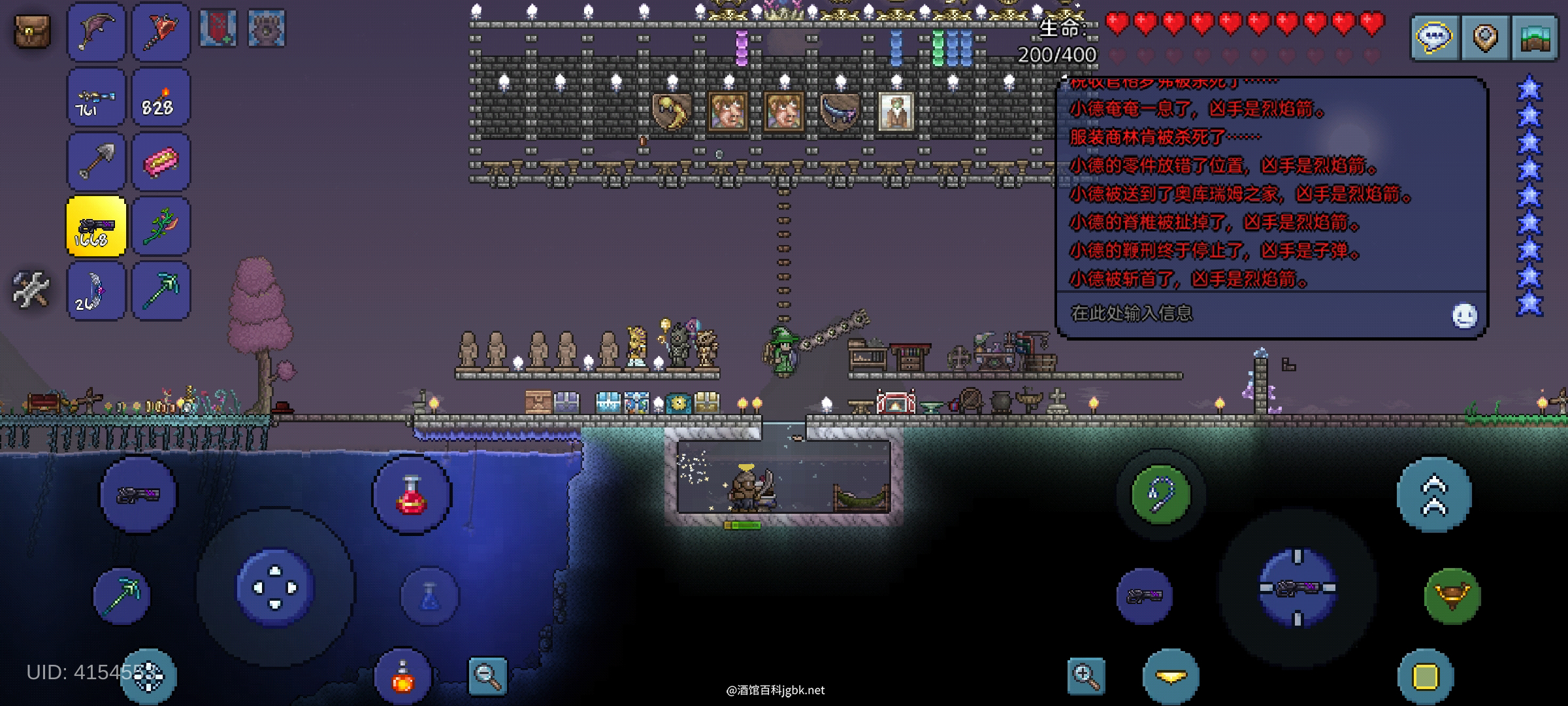Viewport: 1568px width, 706px height.
Task: Open the crossed hammer and wrench settings
Action: [x=31, y=290]
